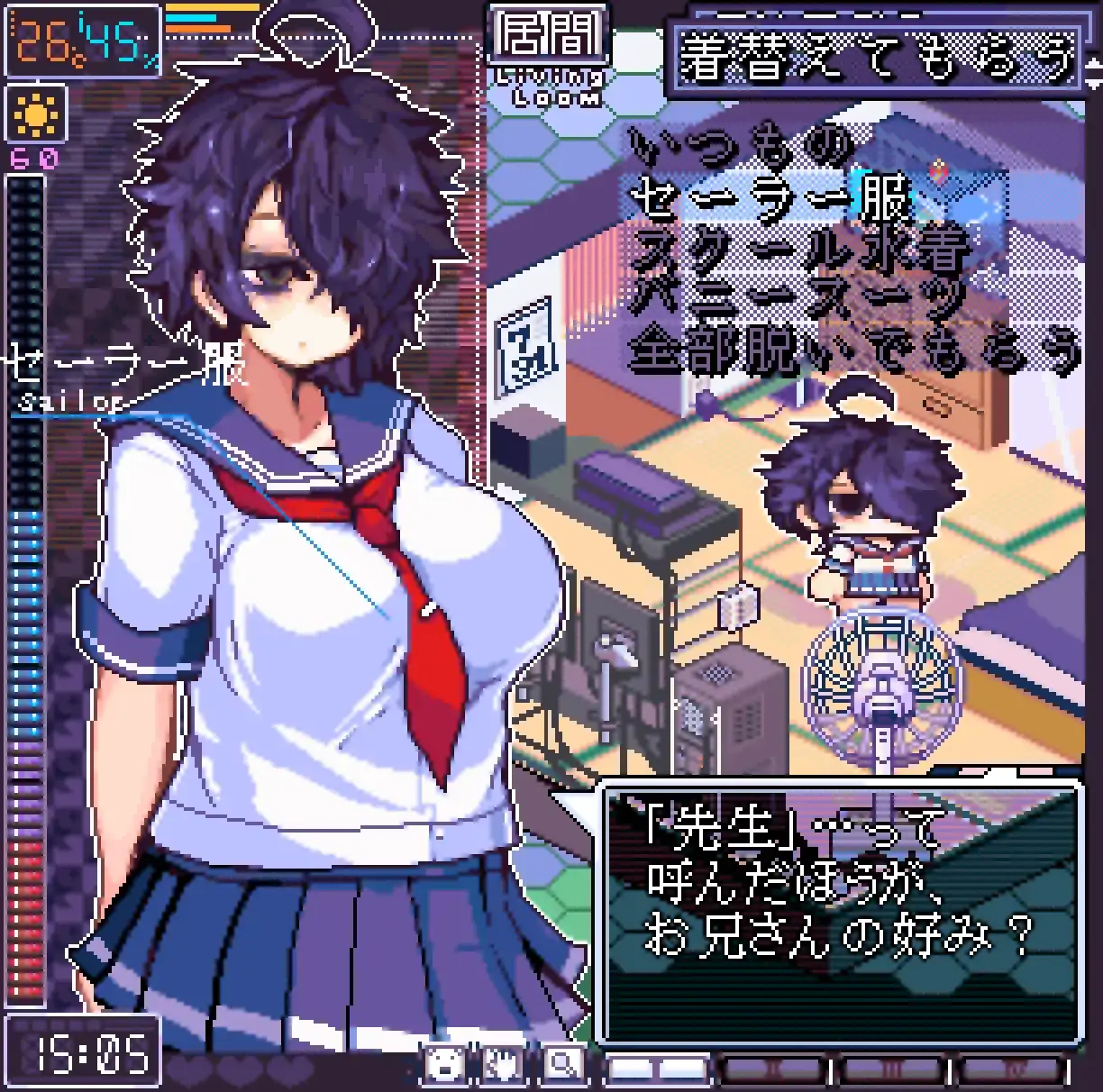Viewport: 1103px width, 1092px height.
Task: Switch to the IV tab button
Action: point(1009,1069)
